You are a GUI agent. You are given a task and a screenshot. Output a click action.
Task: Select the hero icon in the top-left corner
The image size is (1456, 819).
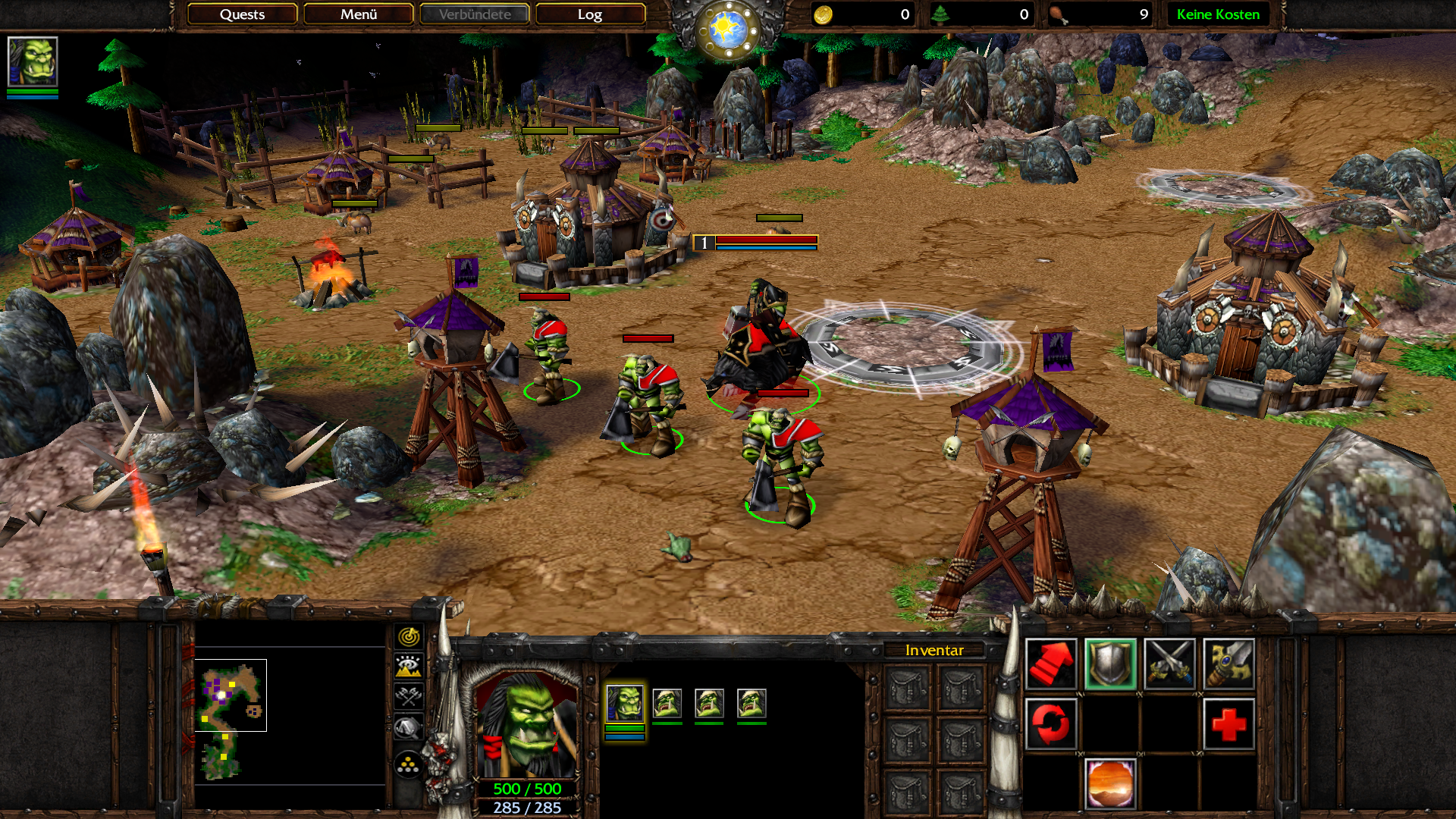point(33,62)
